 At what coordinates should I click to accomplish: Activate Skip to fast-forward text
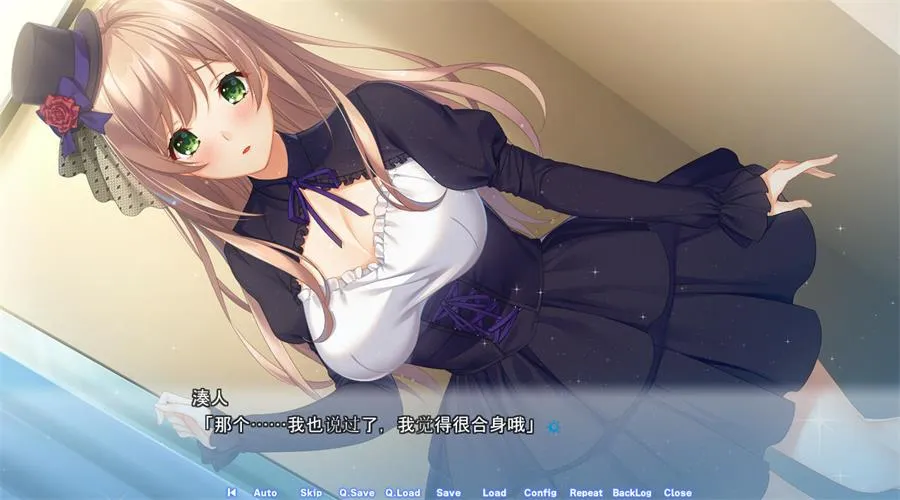(x=311, y=492)
